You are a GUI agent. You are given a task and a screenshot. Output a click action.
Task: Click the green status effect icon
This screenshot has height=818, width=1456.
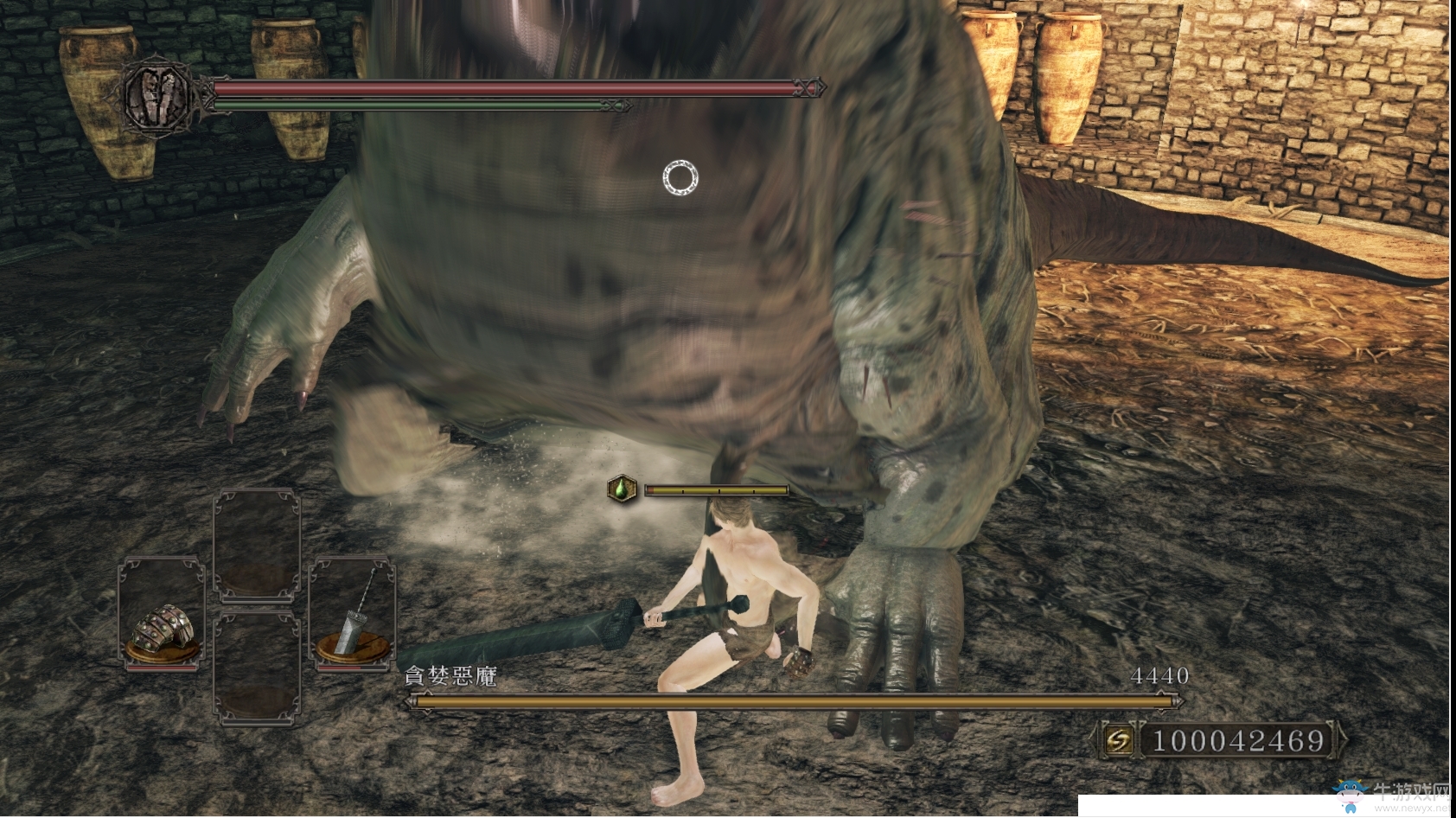click(622, 489)
